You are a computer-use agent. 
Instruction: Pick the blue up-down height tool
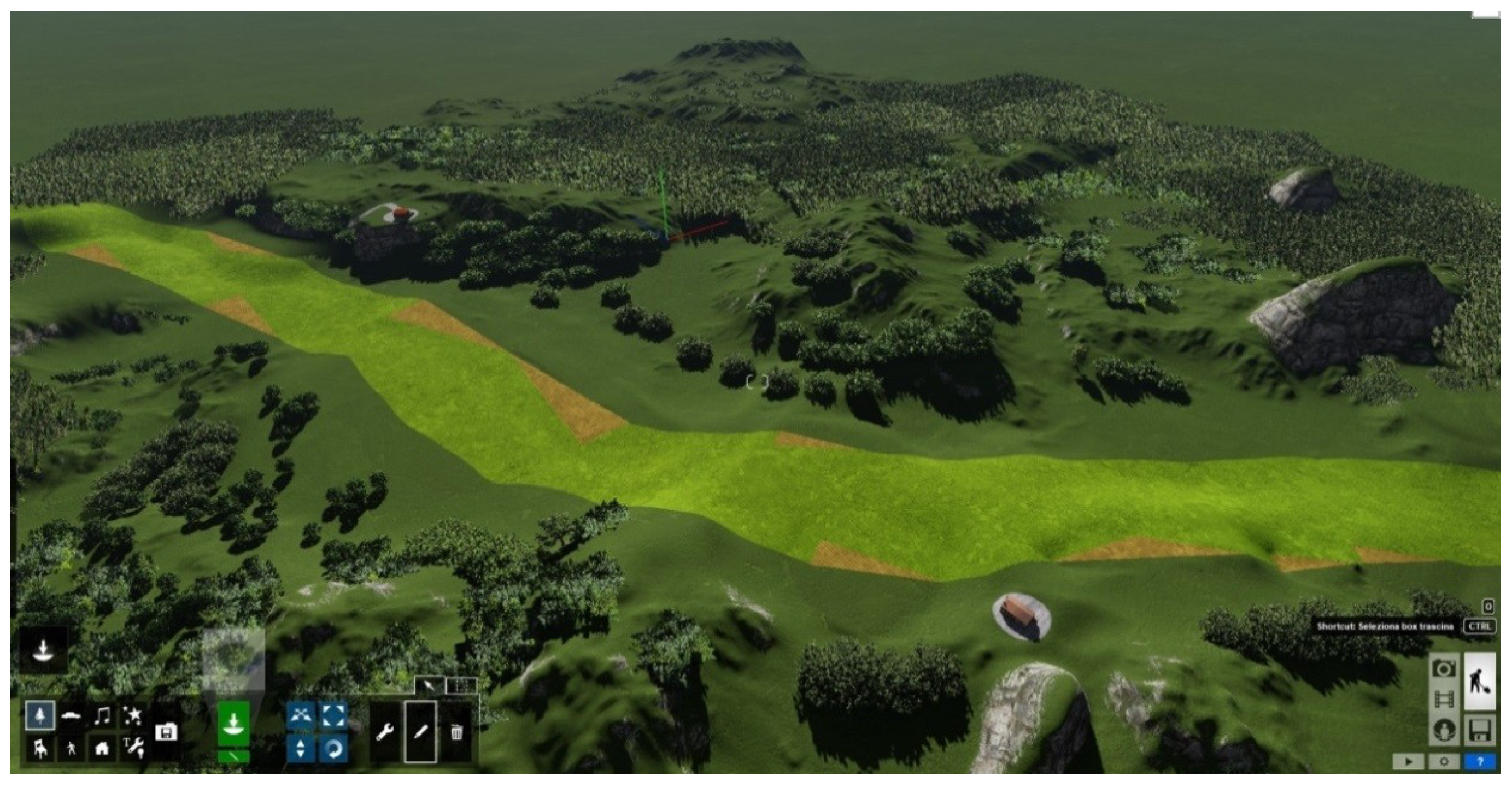point(301,748)
